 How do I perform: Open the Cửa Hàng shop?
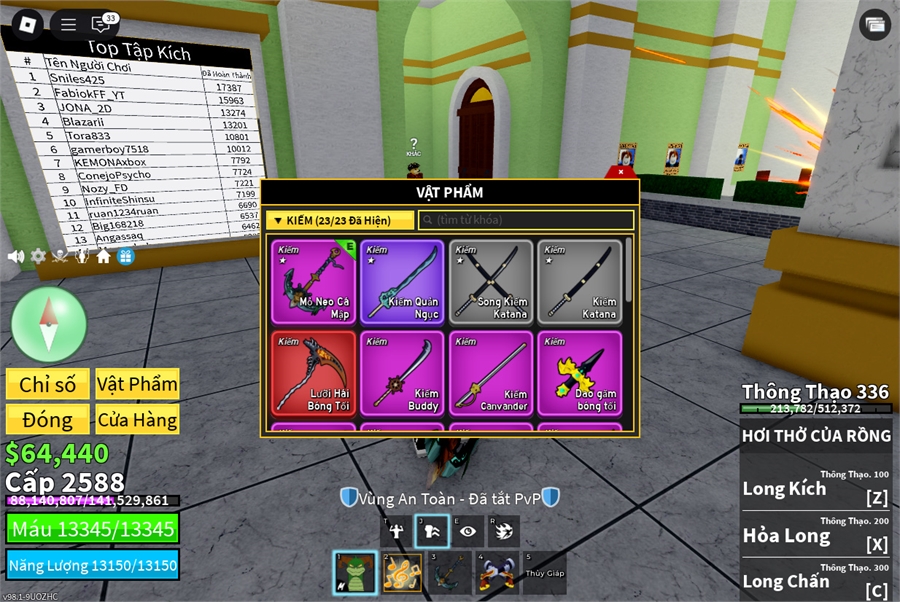point(137,419)
